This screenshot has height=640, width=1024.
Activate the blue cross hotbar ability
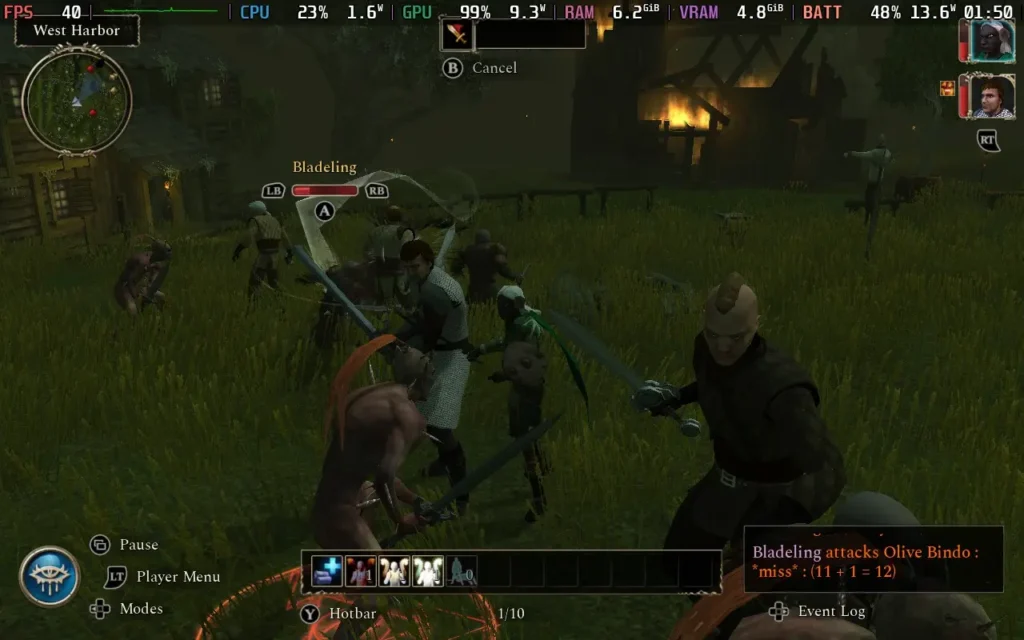tap(328, 571)
